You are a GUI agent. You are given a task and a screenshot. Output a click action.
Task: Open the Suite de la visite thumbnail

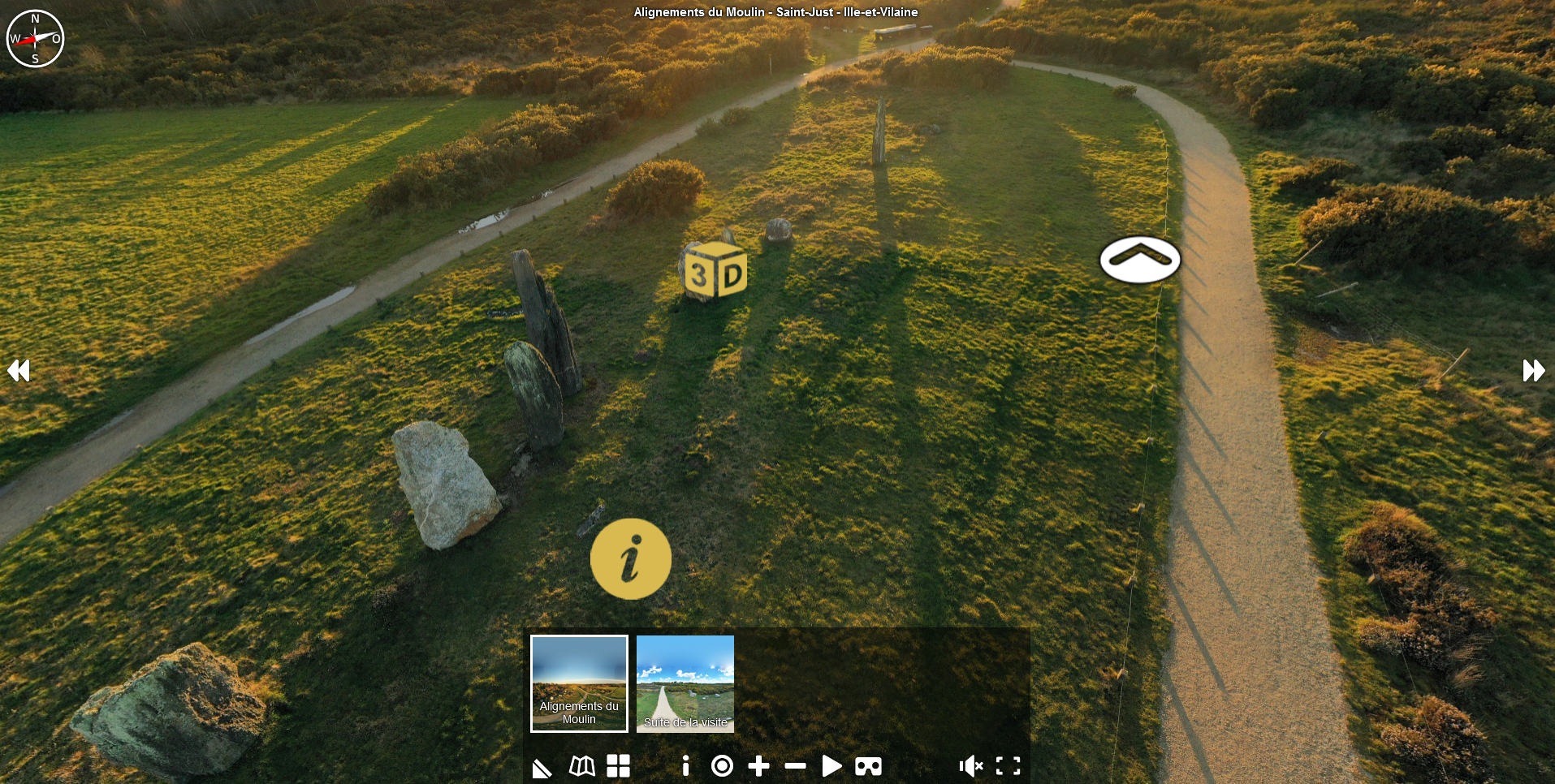[x=685, y=683]
